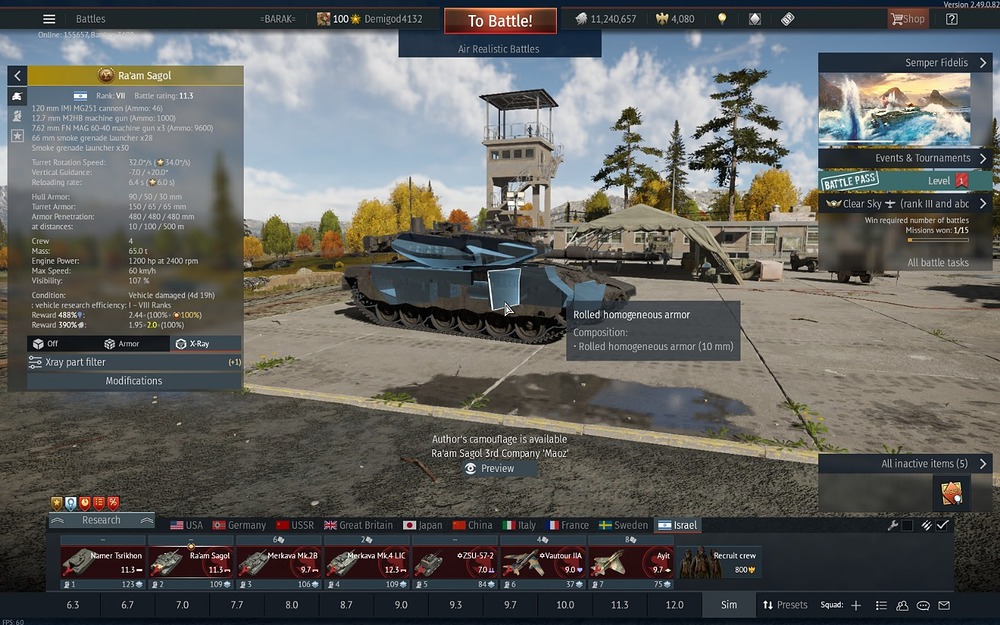Screen dimensions: 1000x625
Task: Recruit a new crew
Action: (718, 562)
